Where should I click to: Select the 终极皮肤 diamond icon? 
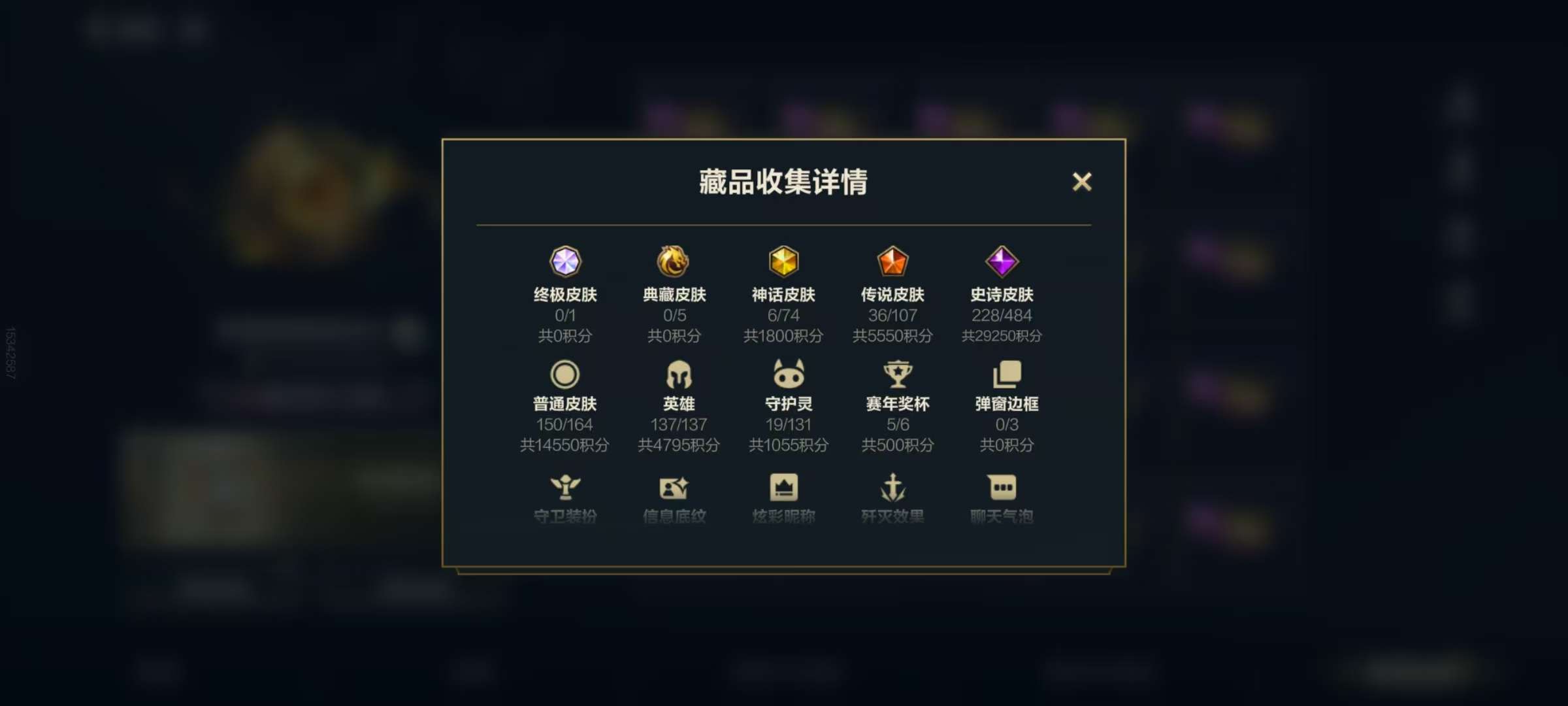coord(566,263)
